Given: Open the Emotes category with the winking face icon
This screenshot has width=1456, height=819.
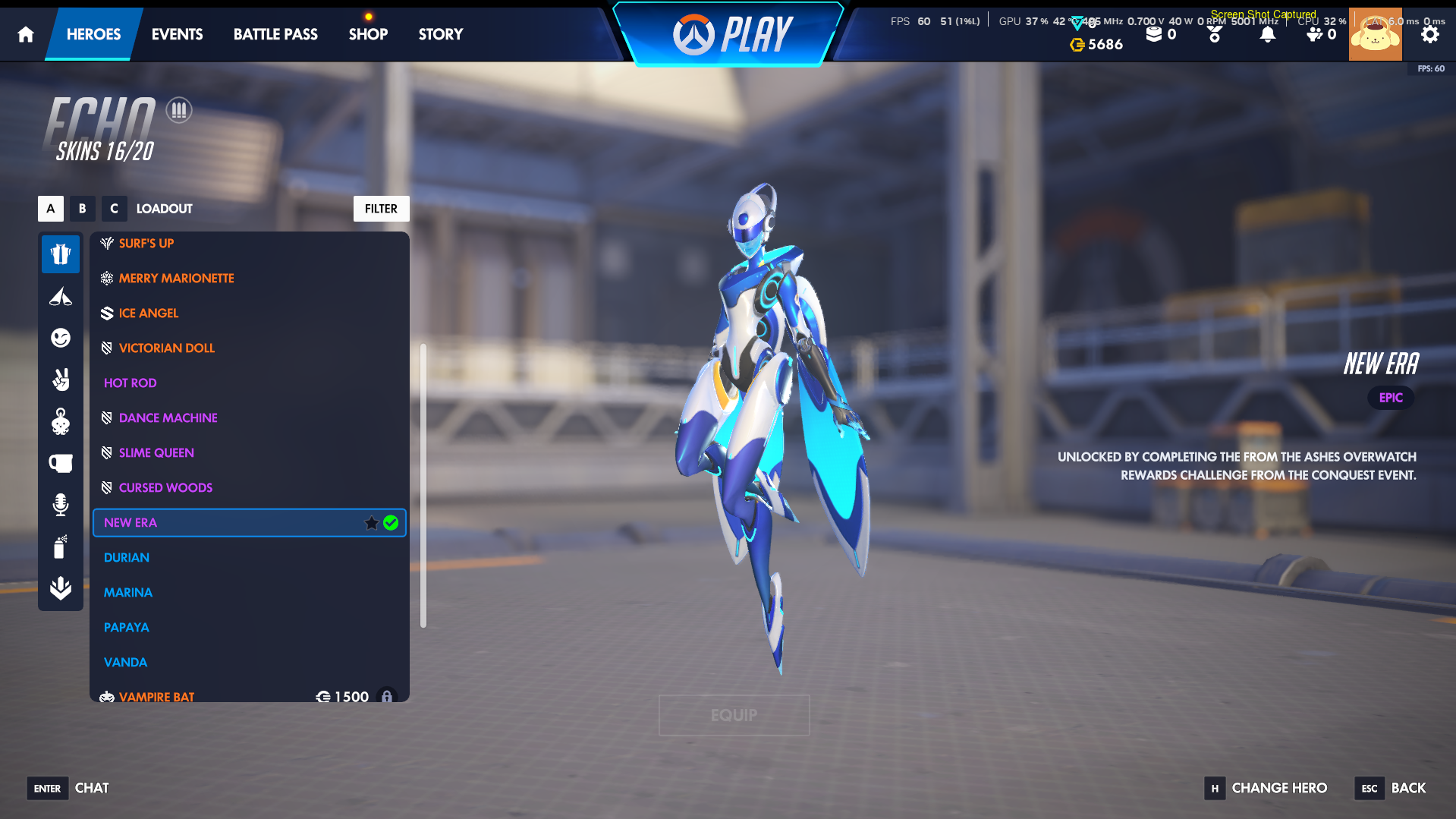Looking at the screenshot, I should point(61,339).
